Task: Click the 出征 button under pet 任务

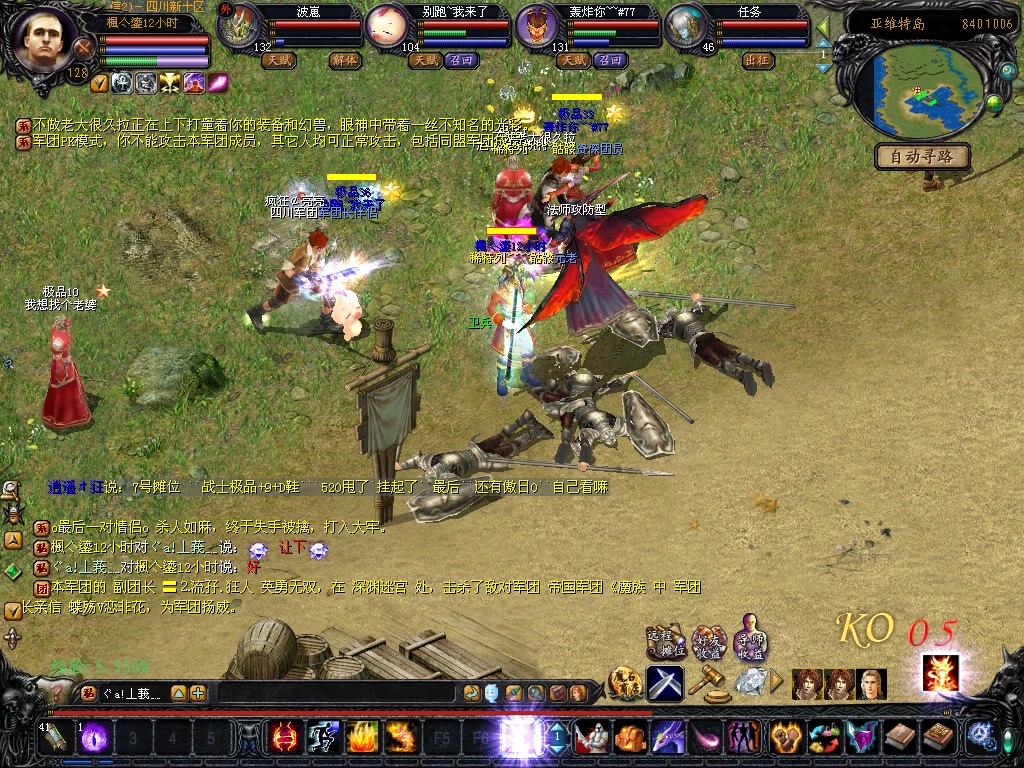Action: (x=759, y=60)
